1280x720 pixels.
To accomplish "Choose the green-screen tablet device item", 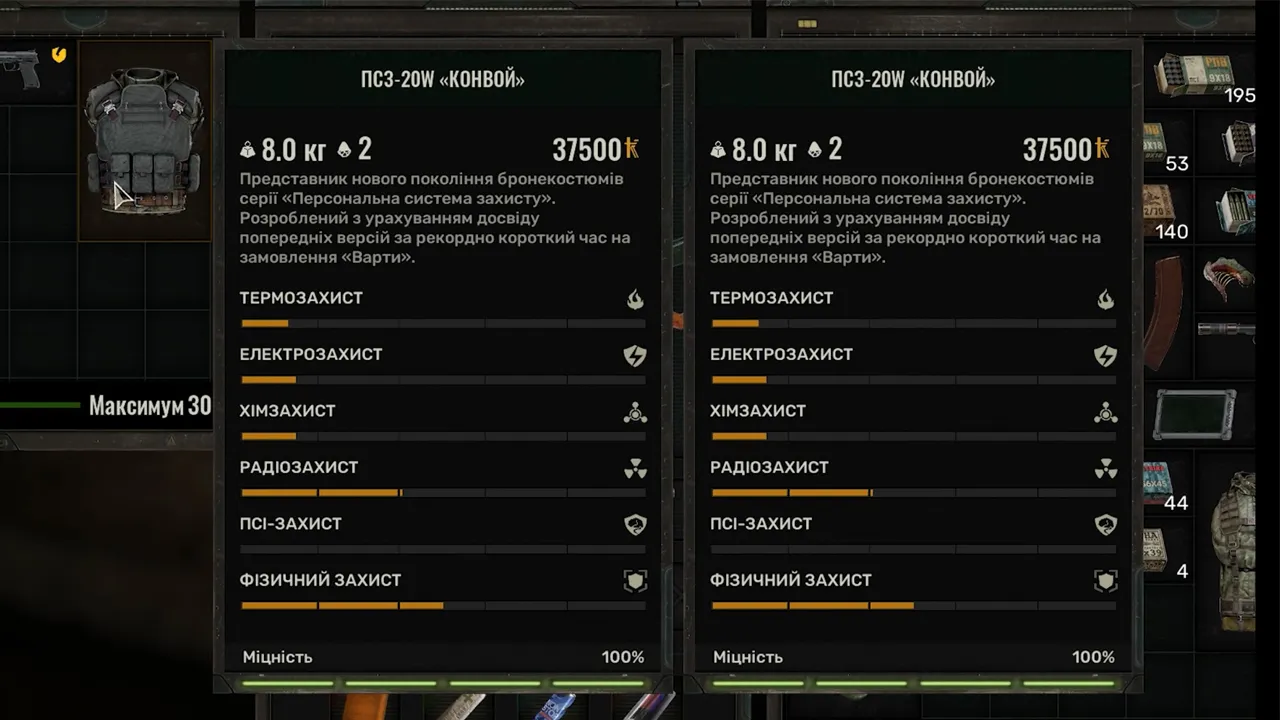I will click(1193, 414).
